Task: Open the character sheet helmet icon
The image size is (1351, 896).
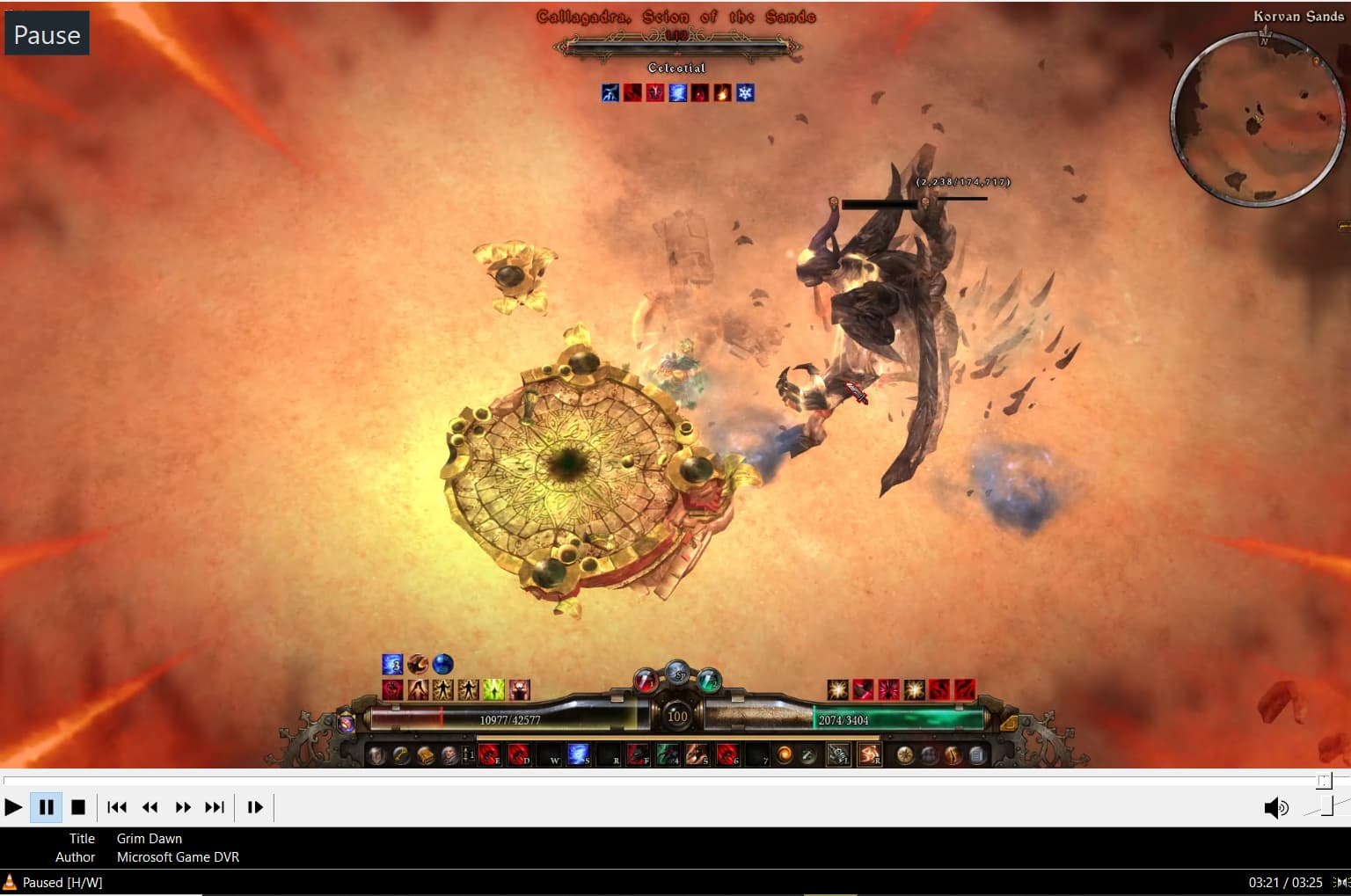Action: point(376,754)
